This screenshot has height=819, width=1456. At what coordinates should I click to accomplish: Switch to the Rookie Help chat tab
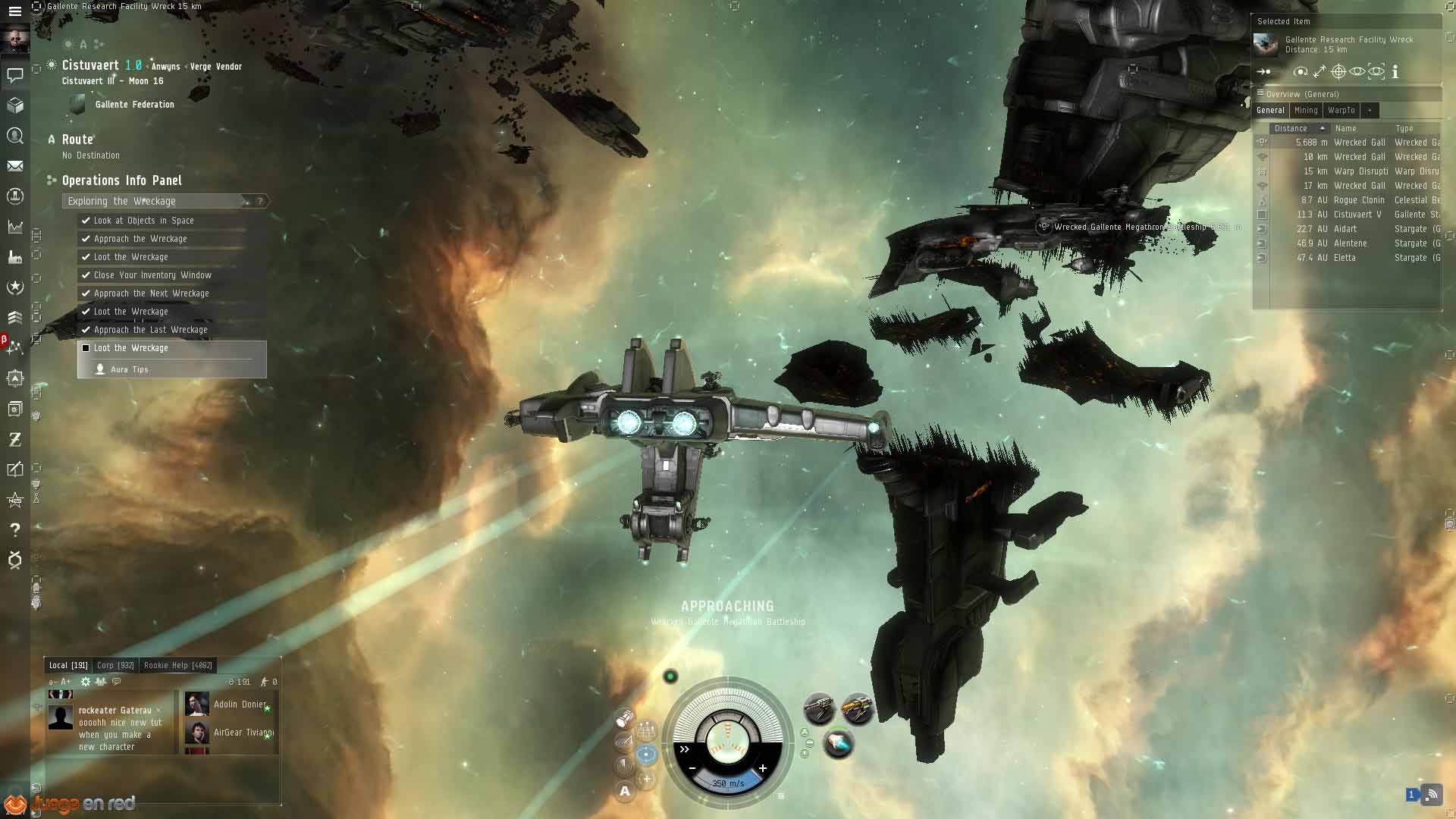point(177,665)
